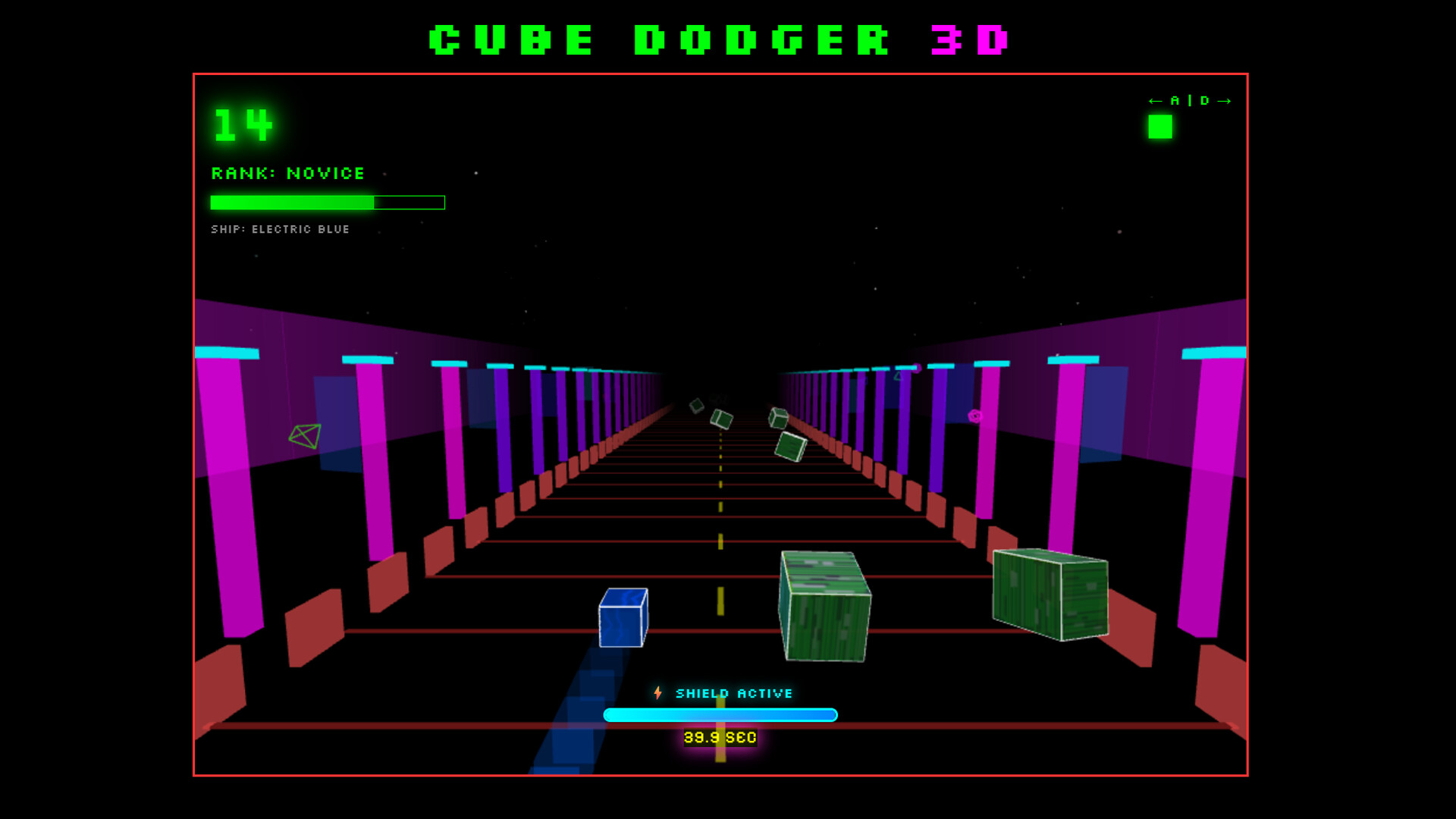1456x819 pixels.
Task: Click the SHIELD ACTIVE label
Action: [x=734, y=692]
